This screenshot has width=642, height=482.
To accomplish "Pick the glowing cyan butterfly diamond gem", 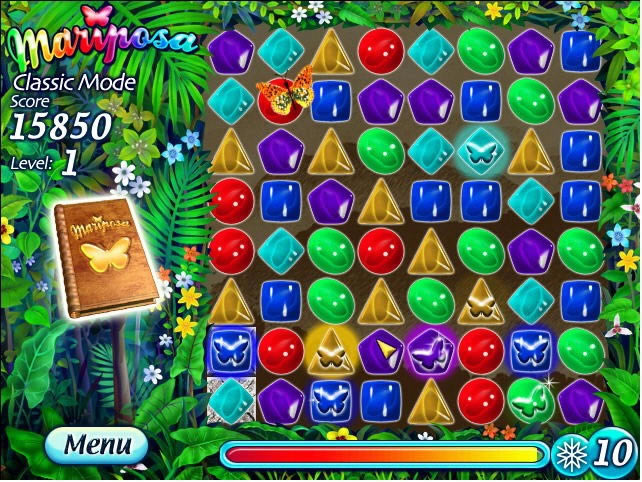I will coord(481,150).
